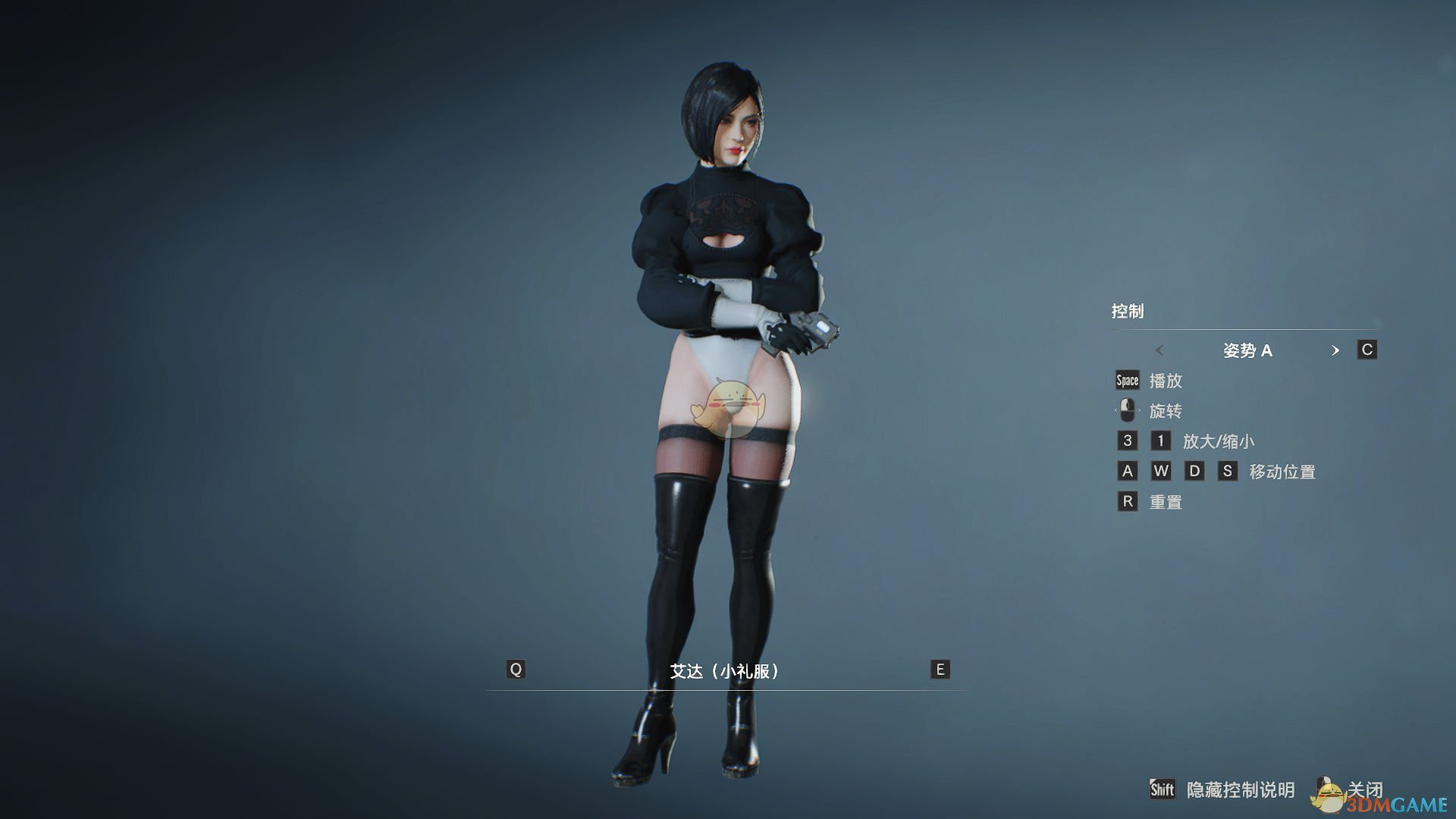Image resolution: width=1456 pixels, height=819 pixels.
Task: Click the Q key label for previous character
Action: click(x=516, y=670)
